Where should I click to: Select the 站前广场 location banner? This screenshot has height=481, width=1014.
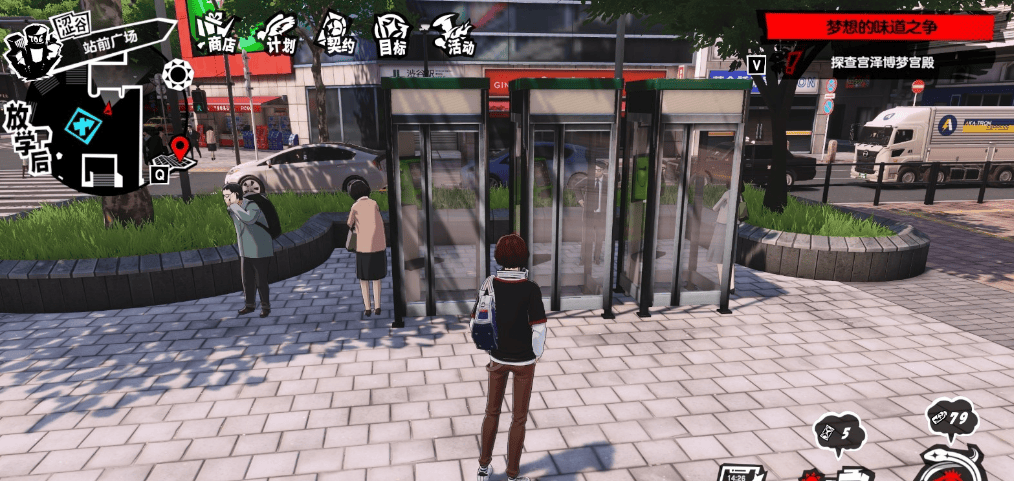tap(112, 39)
